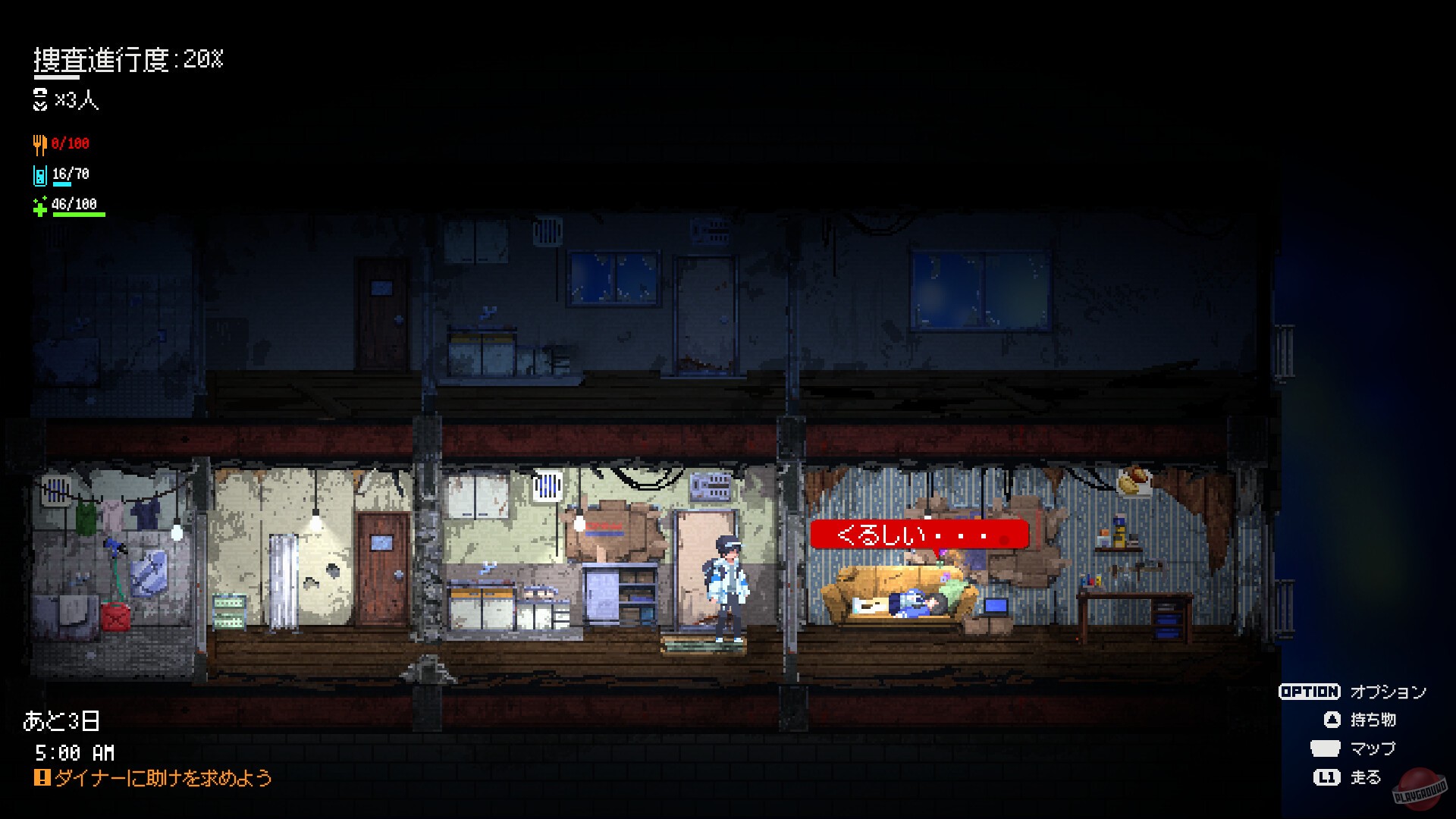The width and height of the screenshot is (1456, 819).
Task: Click the orange fork hunger icon
Action: pyautogui.click(x=41, y=144)
